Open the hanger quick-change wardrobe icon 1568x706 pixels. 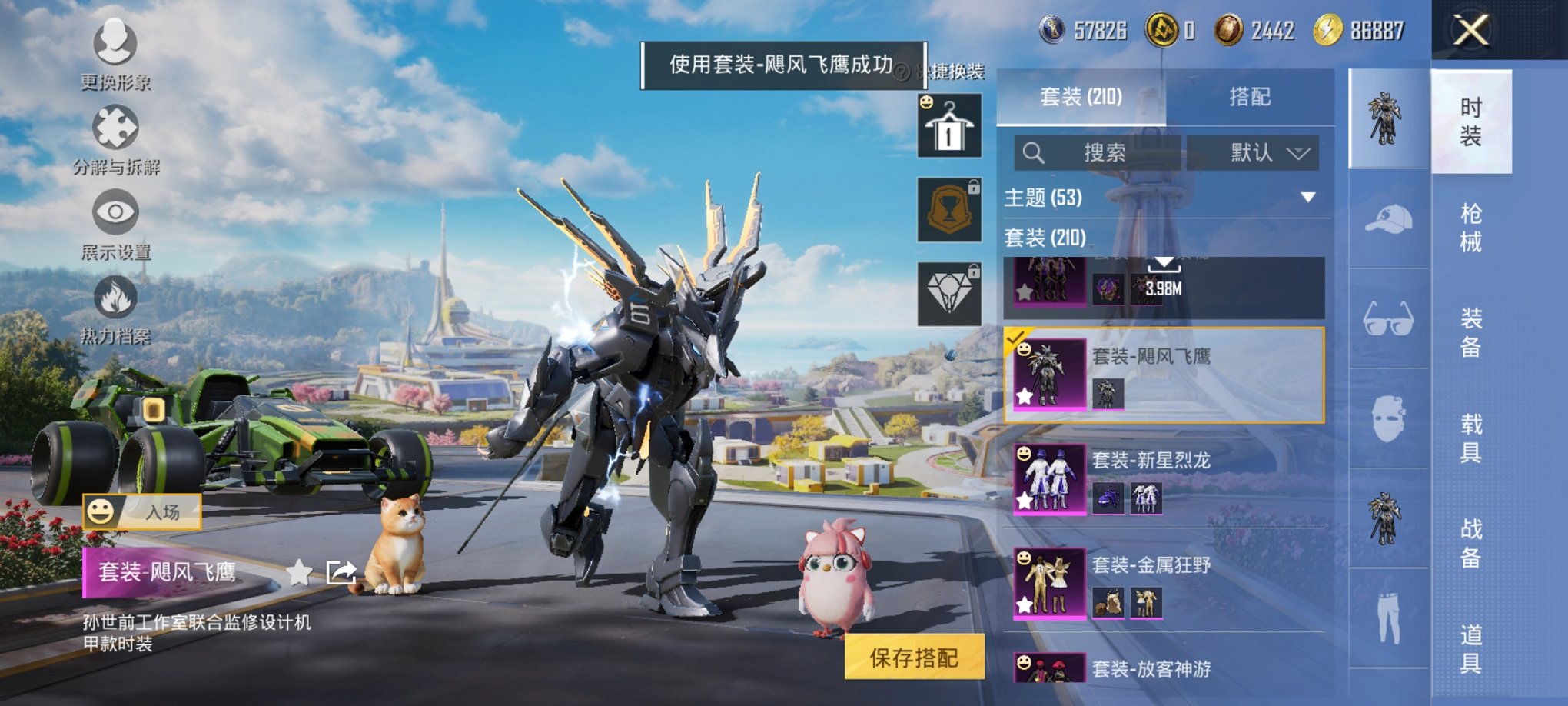pos(950,125)
